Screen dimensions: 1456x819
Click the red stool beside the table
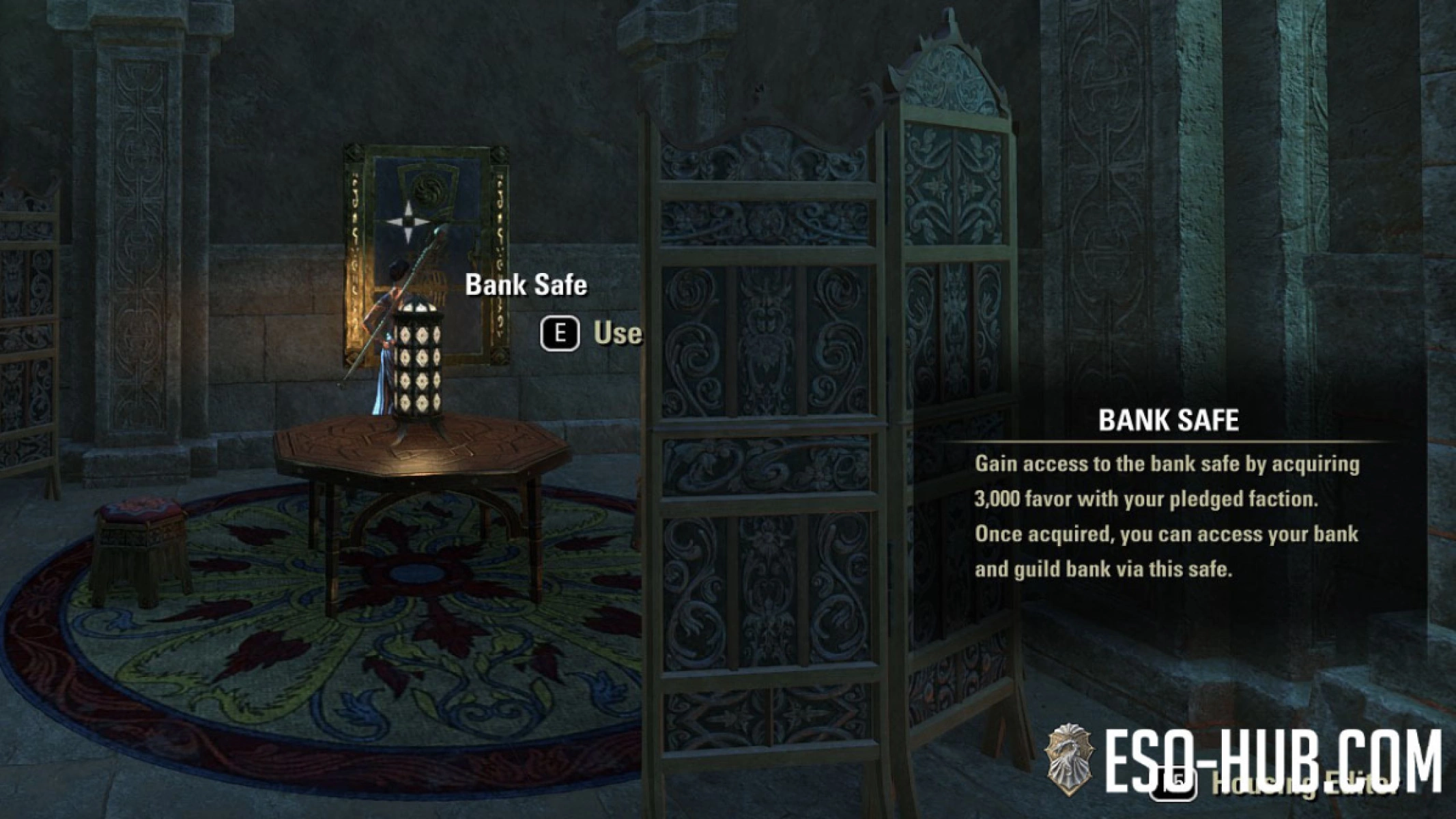[140, 539]
